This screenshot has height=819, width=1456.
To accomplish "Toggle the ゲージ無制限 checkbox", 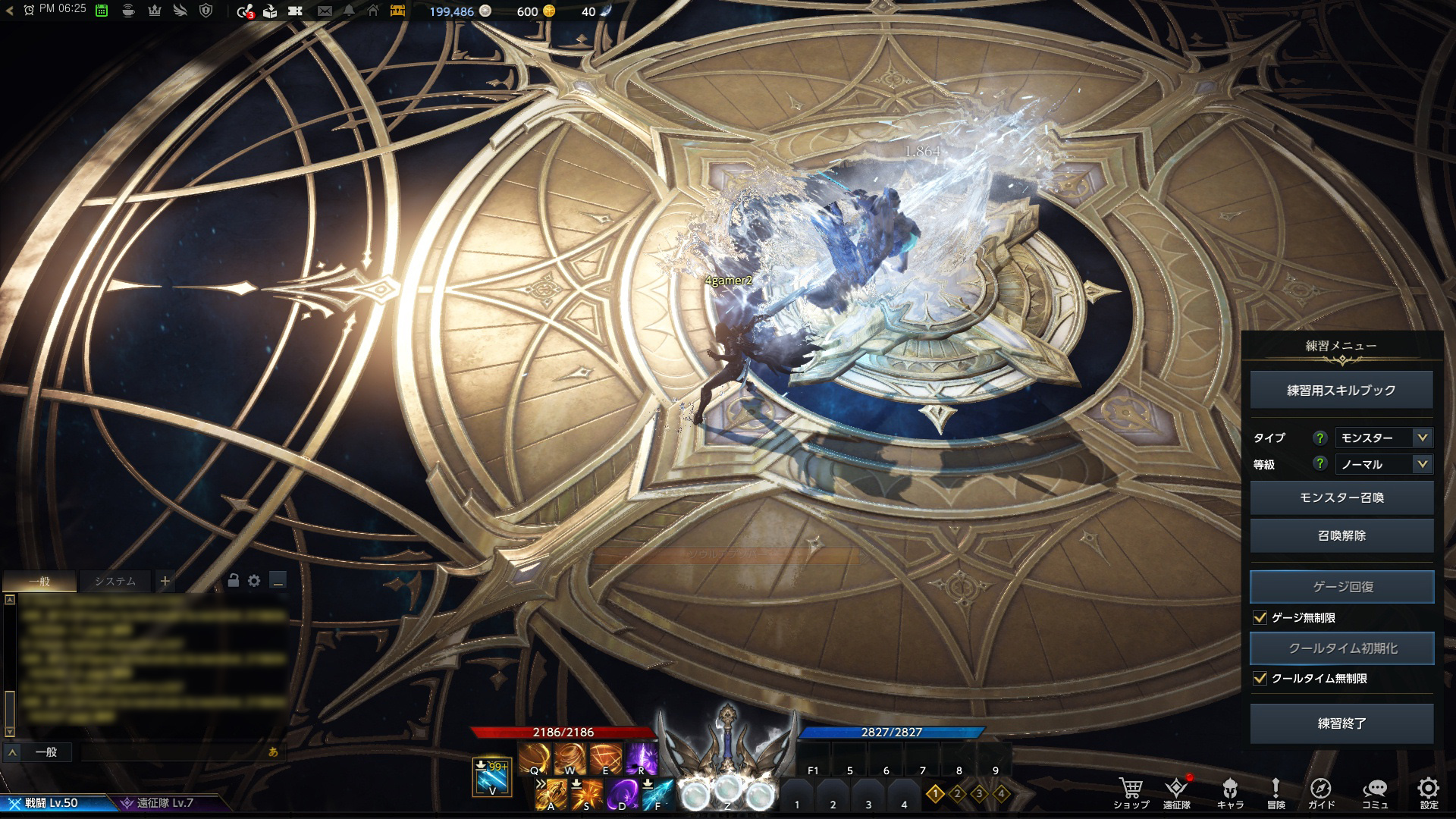I will [1260, 618].
